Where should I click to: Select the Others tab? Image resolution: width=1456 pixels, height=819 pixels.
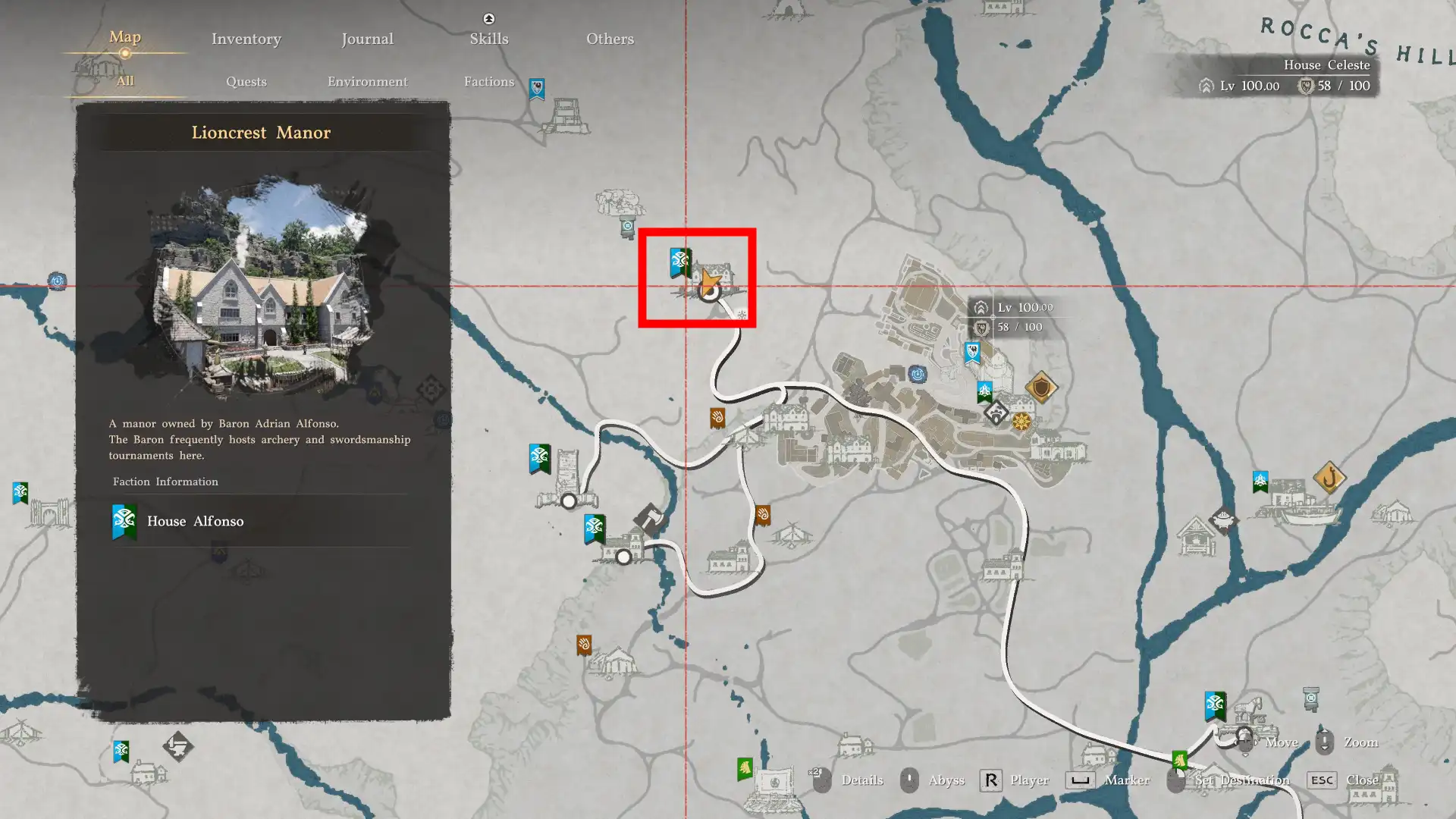(610, 39)
